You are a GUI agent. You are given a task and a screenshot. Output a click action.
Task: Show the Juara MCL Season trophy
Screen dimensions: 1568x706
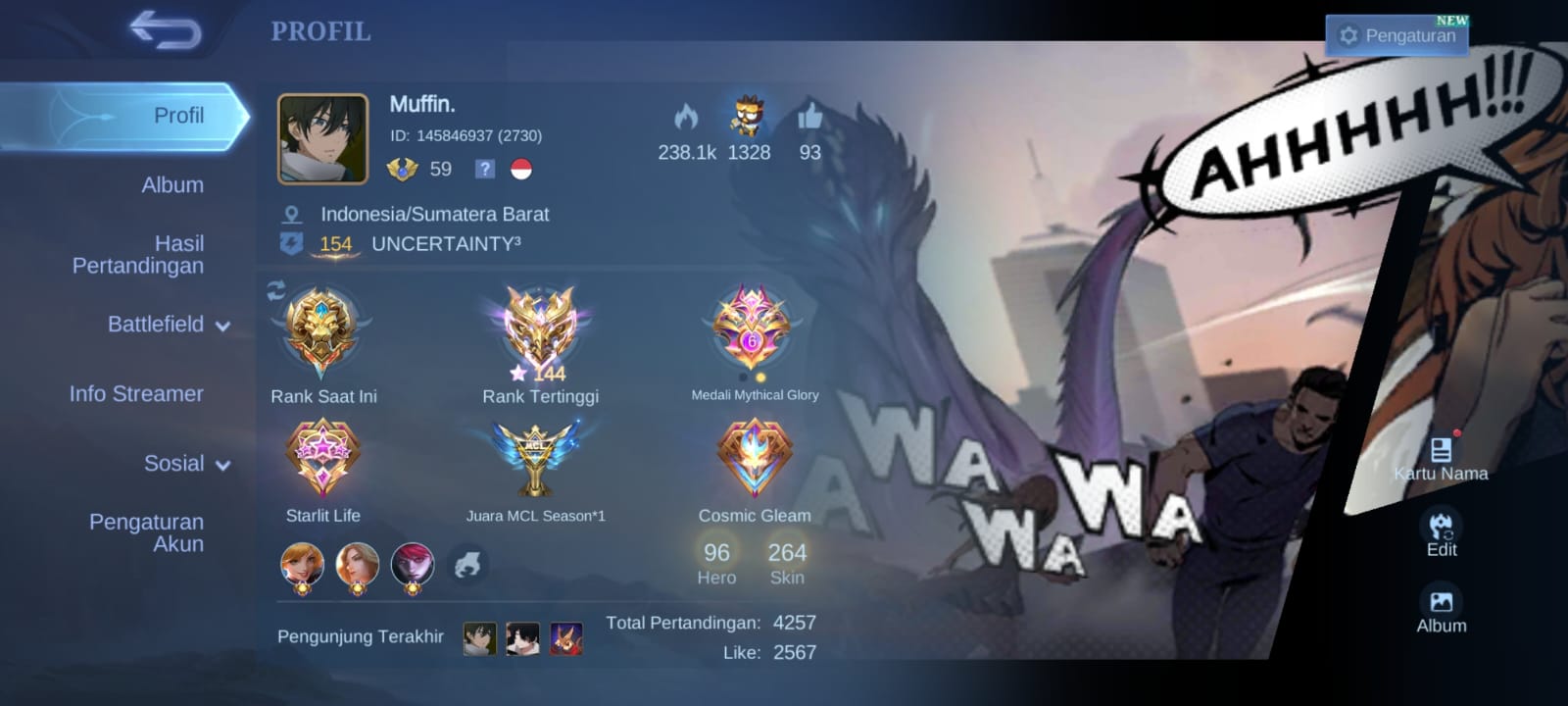tap(535, 459)
